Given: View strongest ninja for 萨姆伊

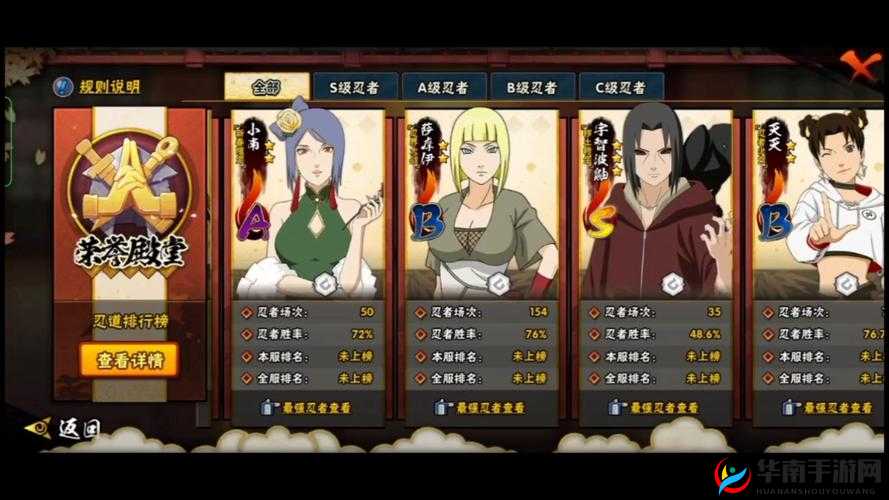Looking at the screenshot, I should tap(481, 408).
